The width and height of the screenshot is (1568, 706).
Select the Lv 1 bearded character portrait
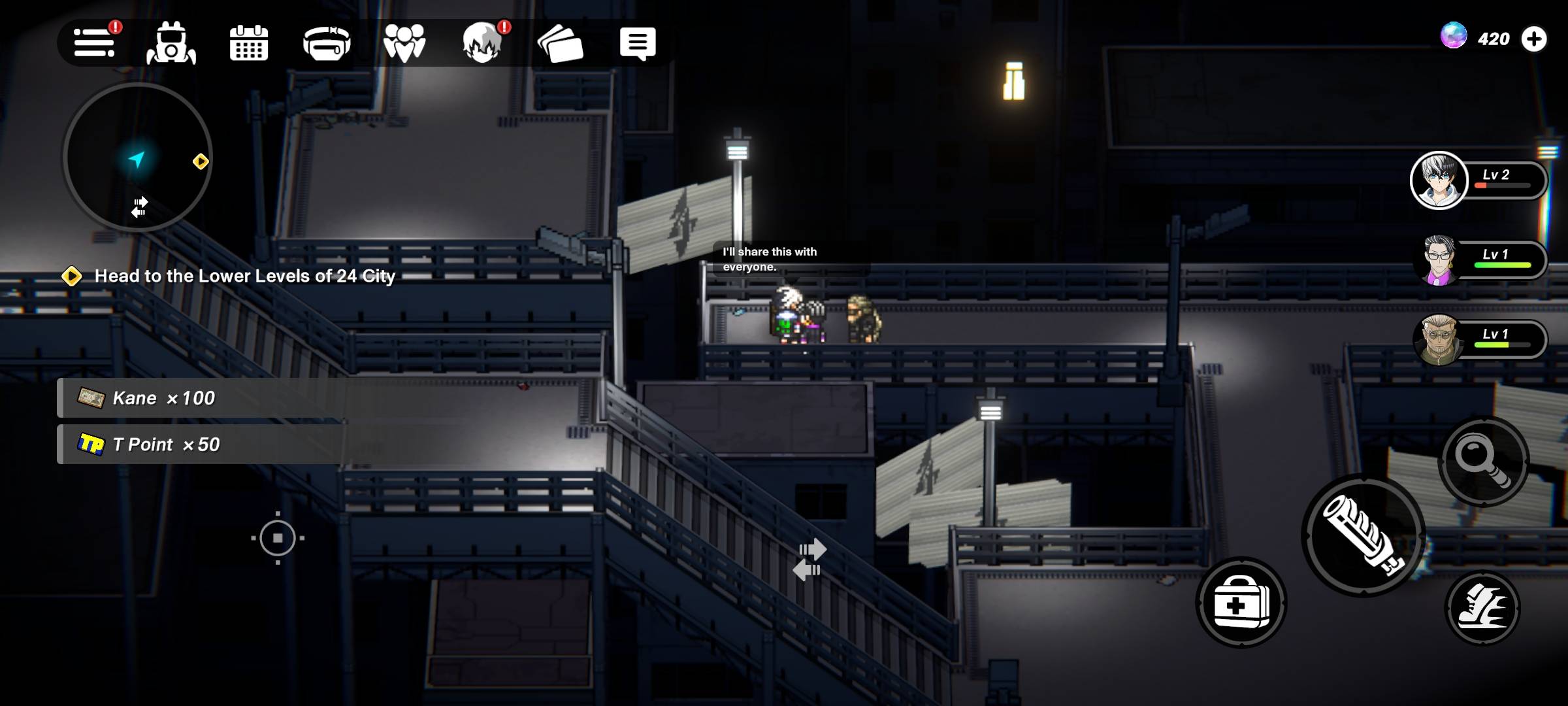(x=1439, y=340)
